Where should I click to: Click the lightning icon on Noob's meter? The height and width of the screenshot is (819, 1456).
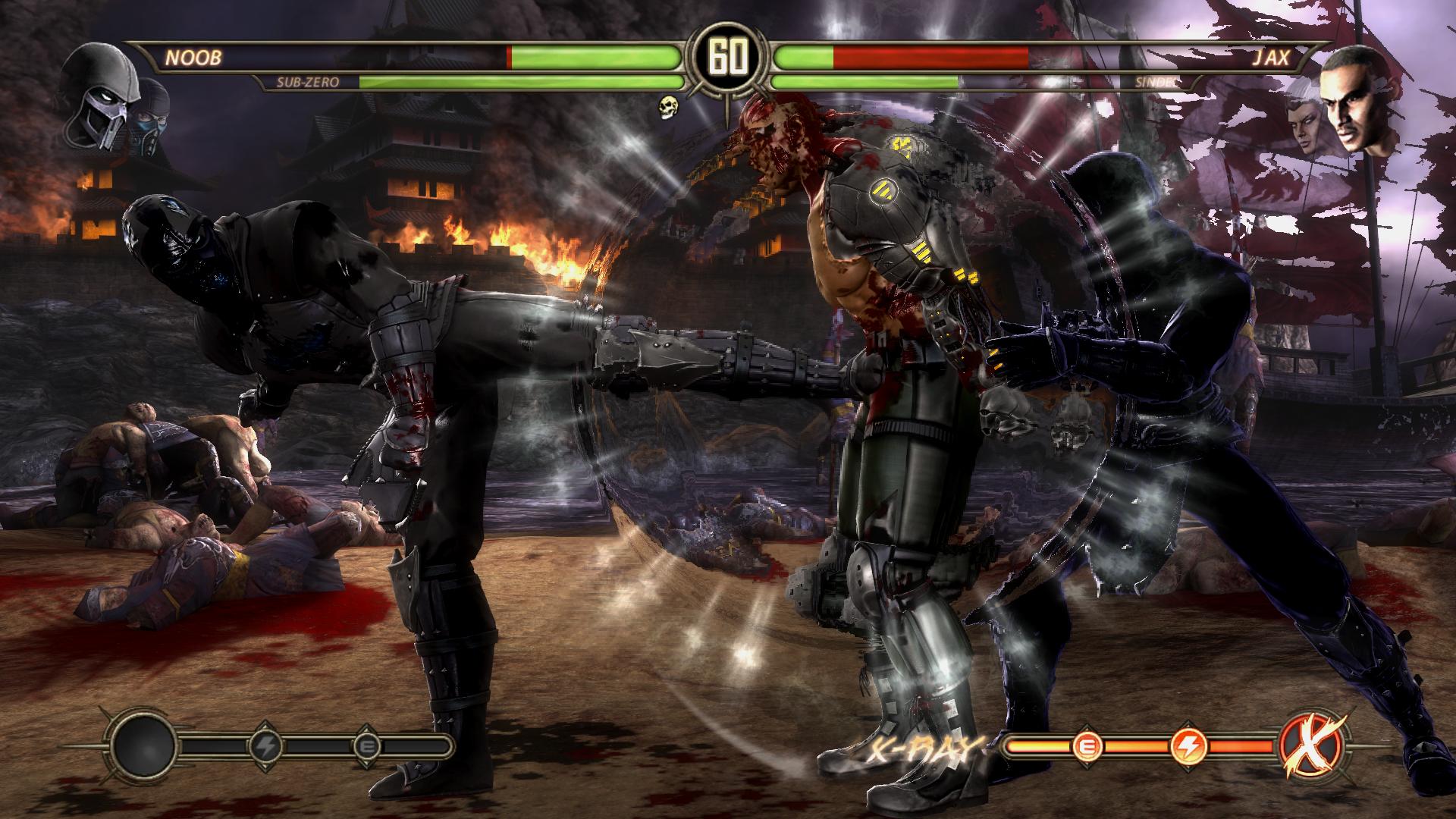(266, 745)
